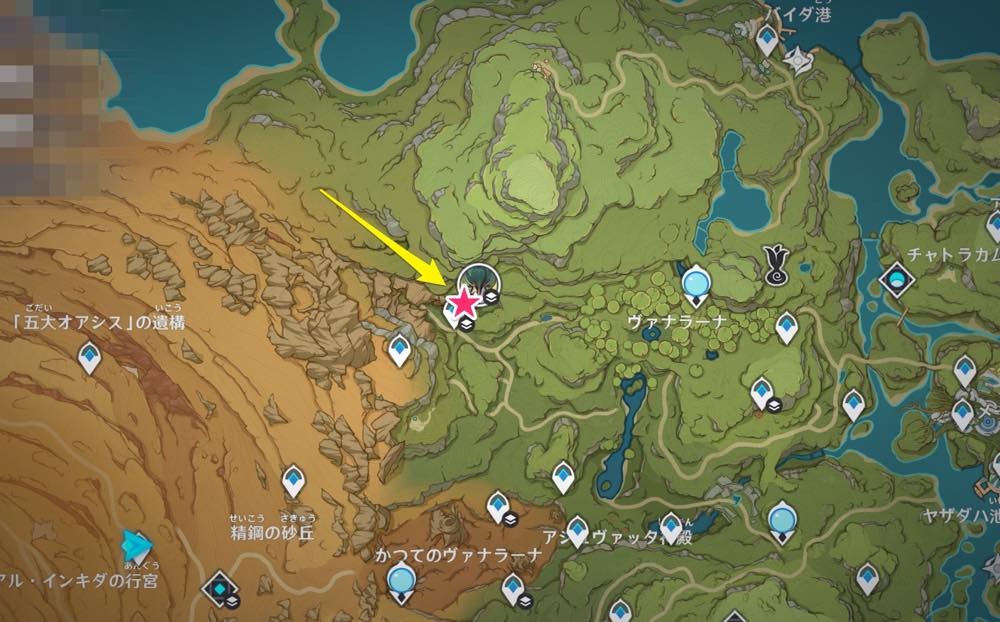Screen dimensions: 1000x622
Task: Open the domain marker below 精鋼の砂丘
Action: (218, 588)
